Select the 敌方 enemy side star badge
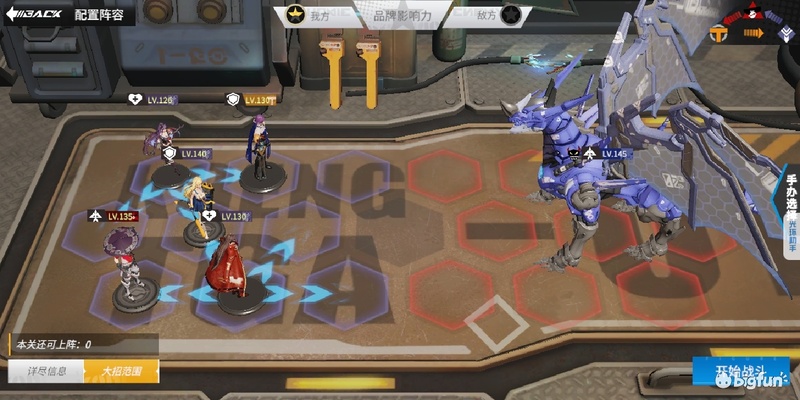800x400 pixels. tap(511, 15)
